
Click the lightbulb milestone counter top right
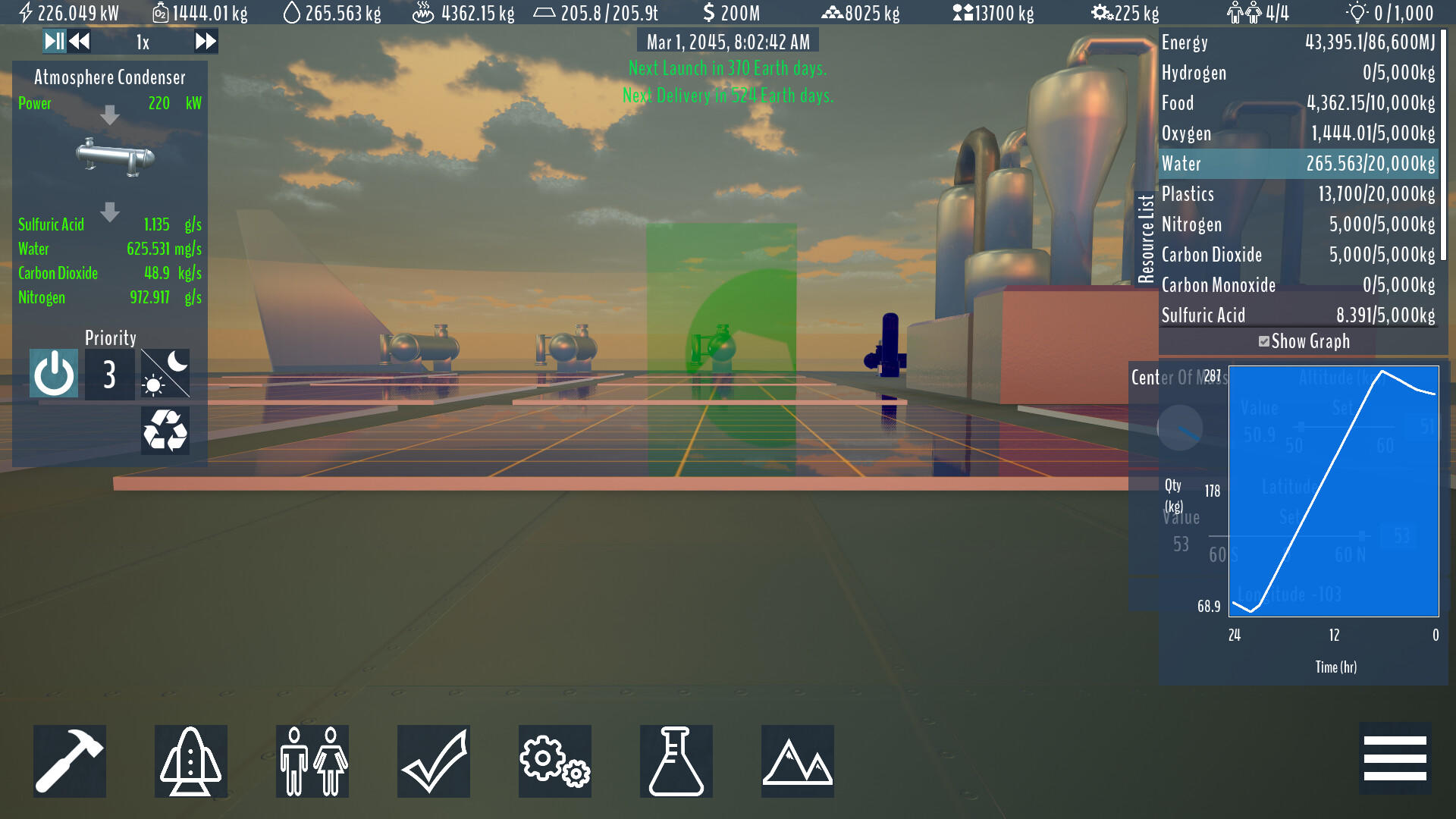1358,11
